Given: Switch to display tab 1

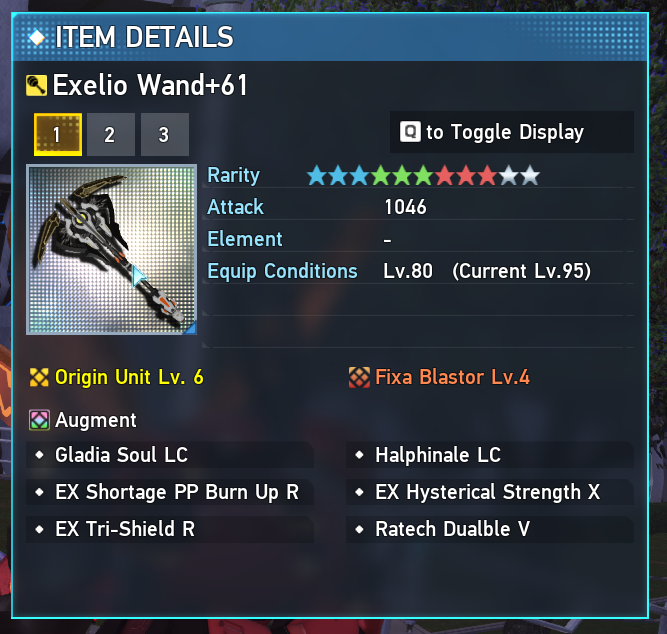Looking at the screenshot, I should click(57, 134).
